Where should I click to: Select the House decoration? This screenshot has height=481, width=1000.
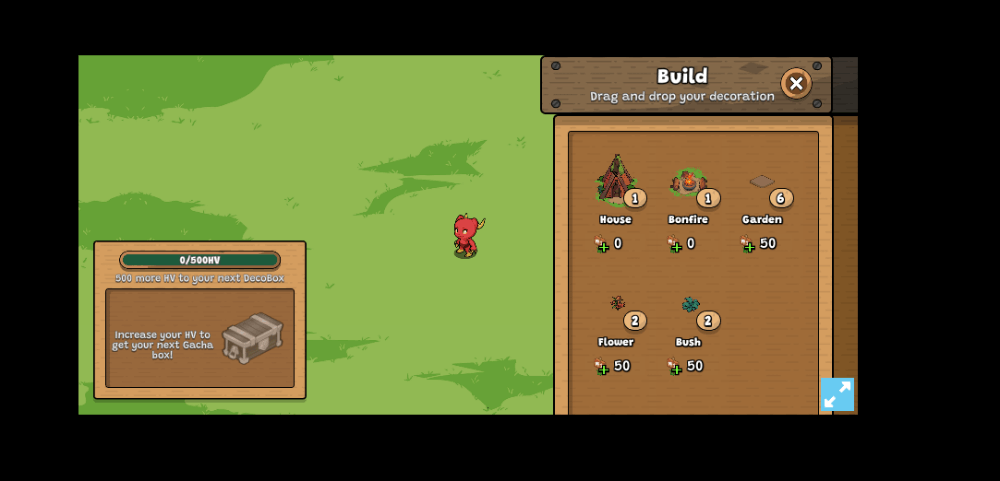point(615,182)
